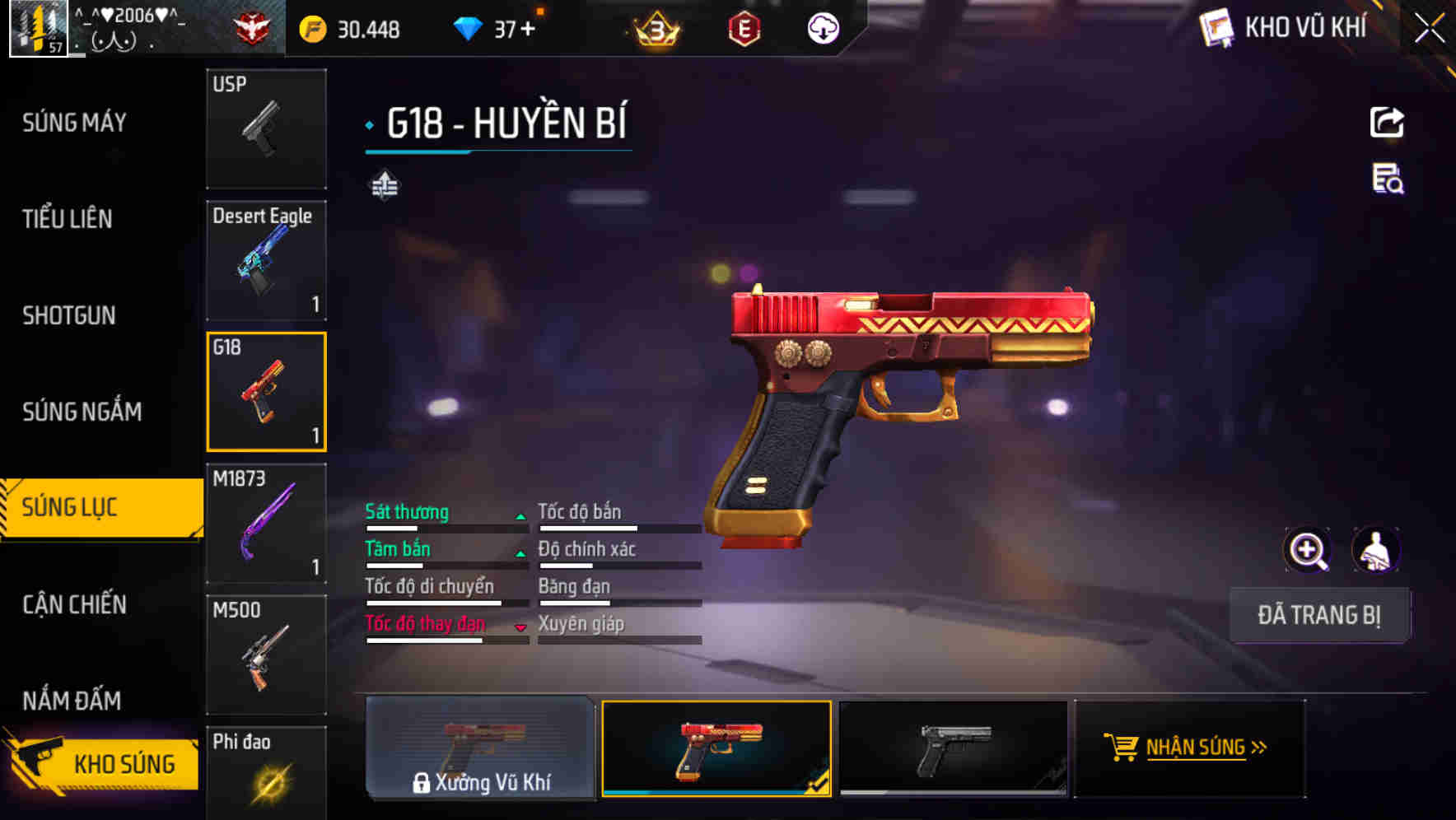
Task: Open the SHOTGUN category in sidebar
Action: point(70,315)
